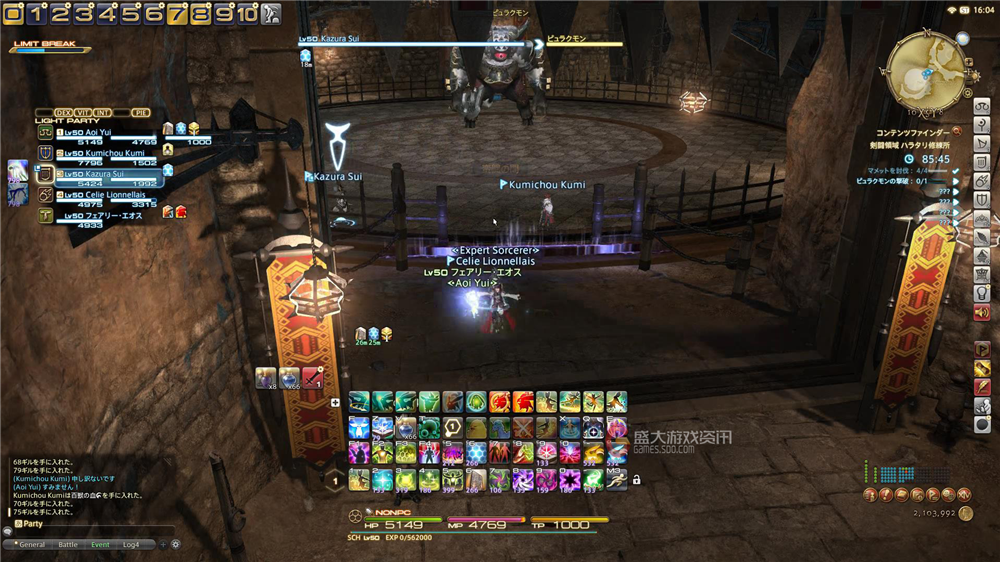Use the blue potion with x66 count
This screenshot has width=1000, height=562.
tap(289, 378)
